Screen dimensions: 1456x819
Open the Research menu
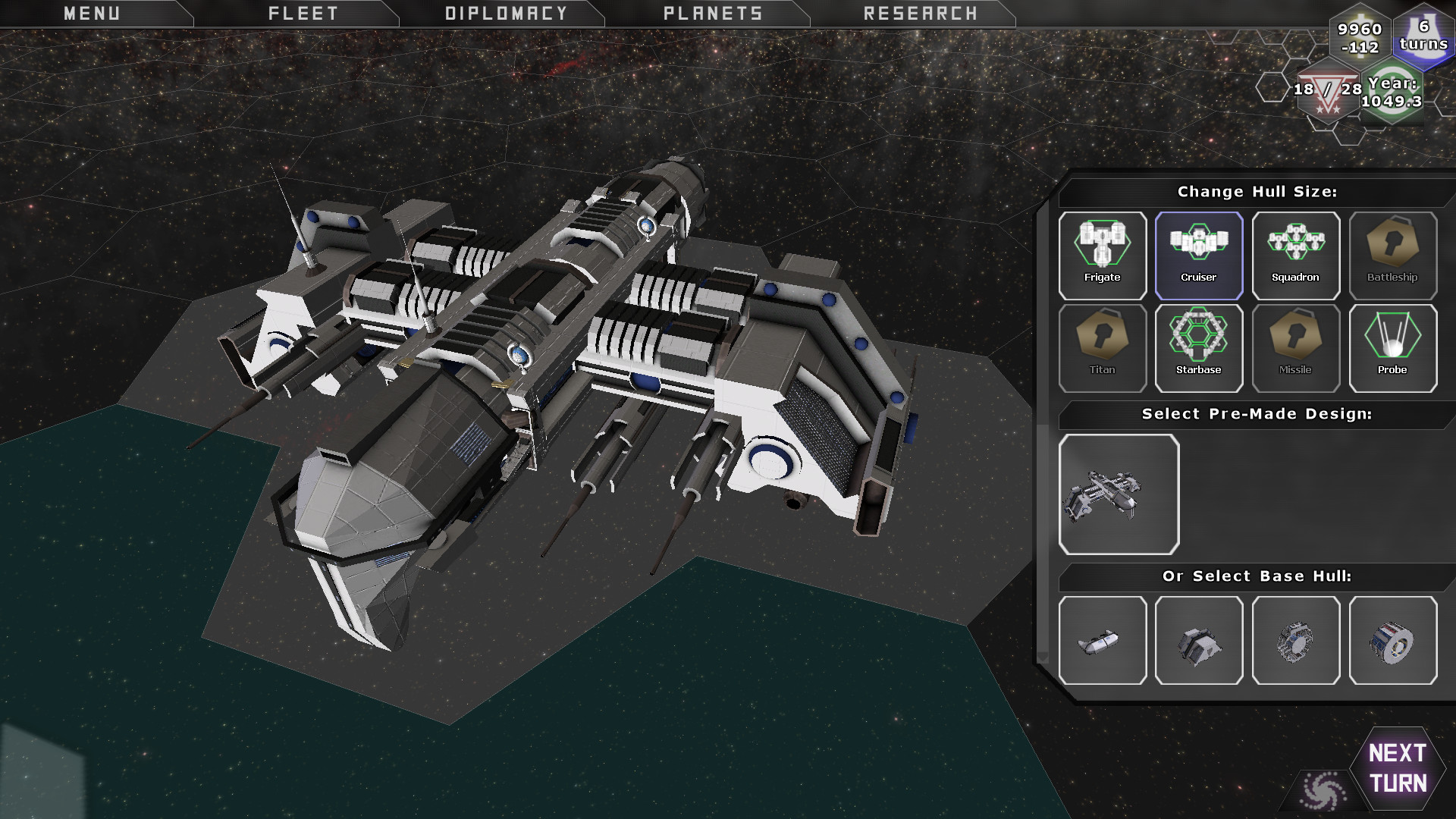click(x=918, y=13)
